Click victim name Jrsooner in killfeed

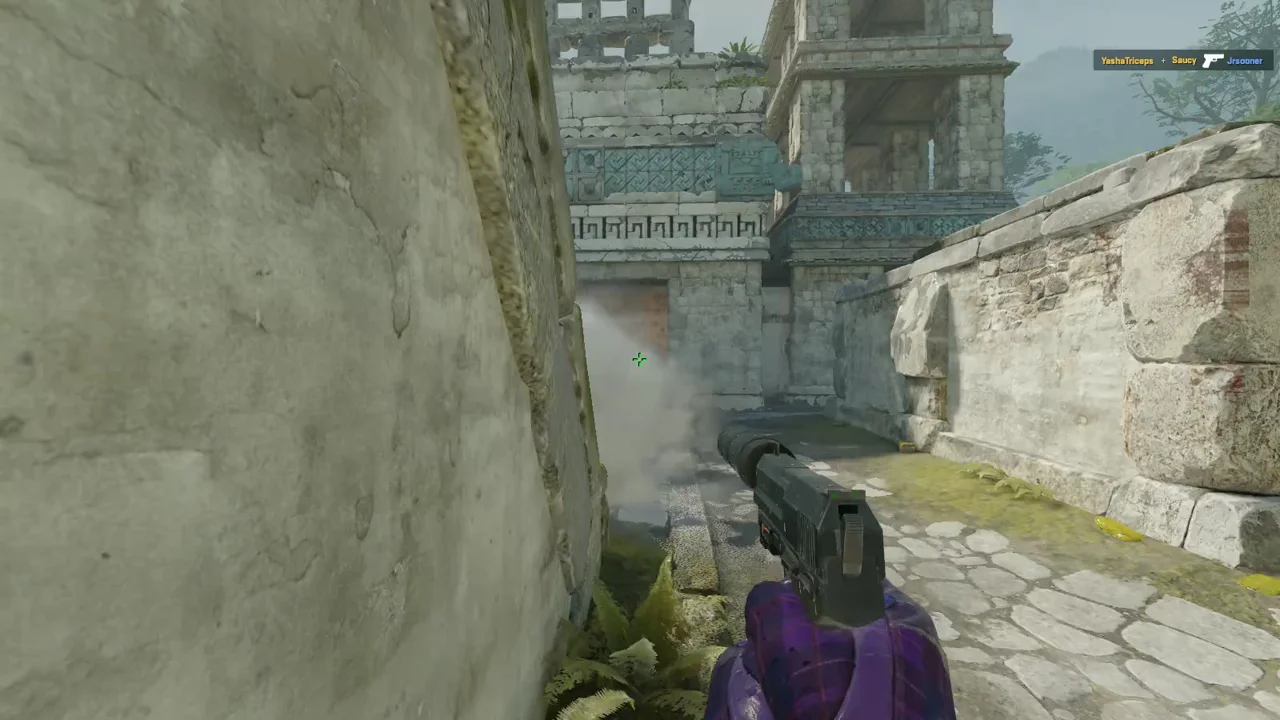click(x=1246, y=60)
